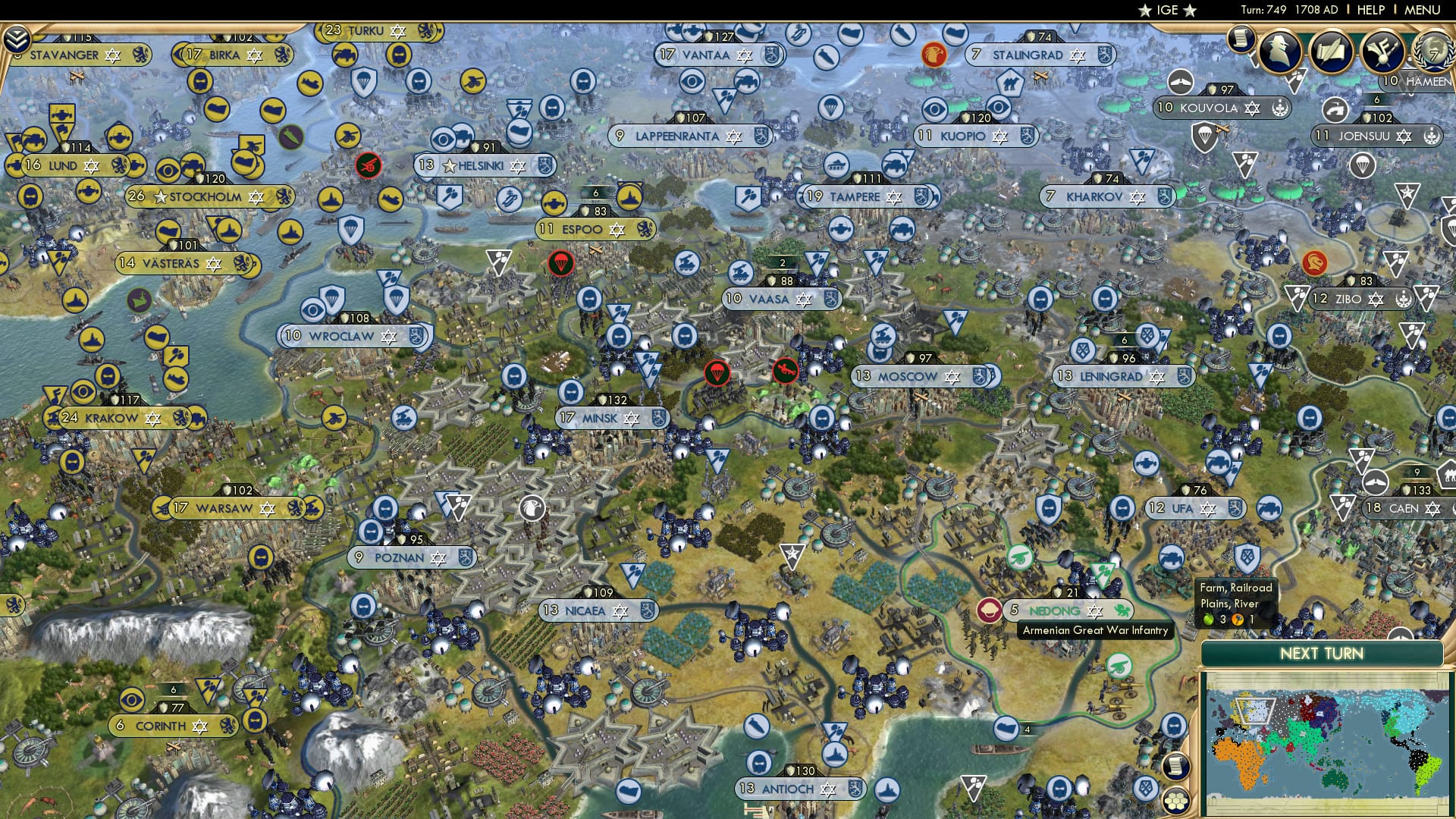Open the Social Policies scroll-and-quill icon
The width and height of the screenshot is (1456, 819).
pos(1332,52)
